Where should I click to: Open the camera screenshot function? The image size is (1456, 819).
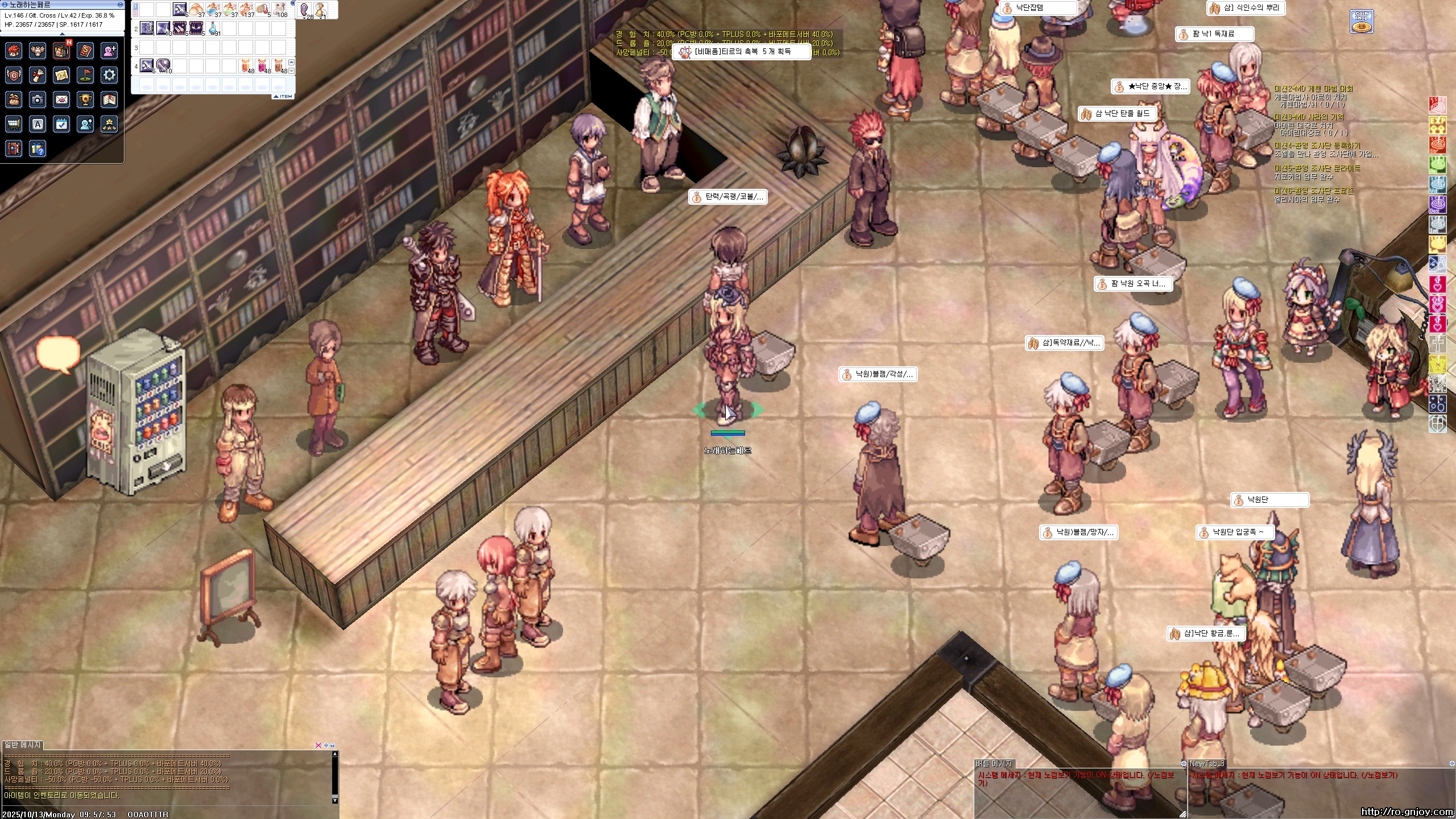[x=38, y=100]
